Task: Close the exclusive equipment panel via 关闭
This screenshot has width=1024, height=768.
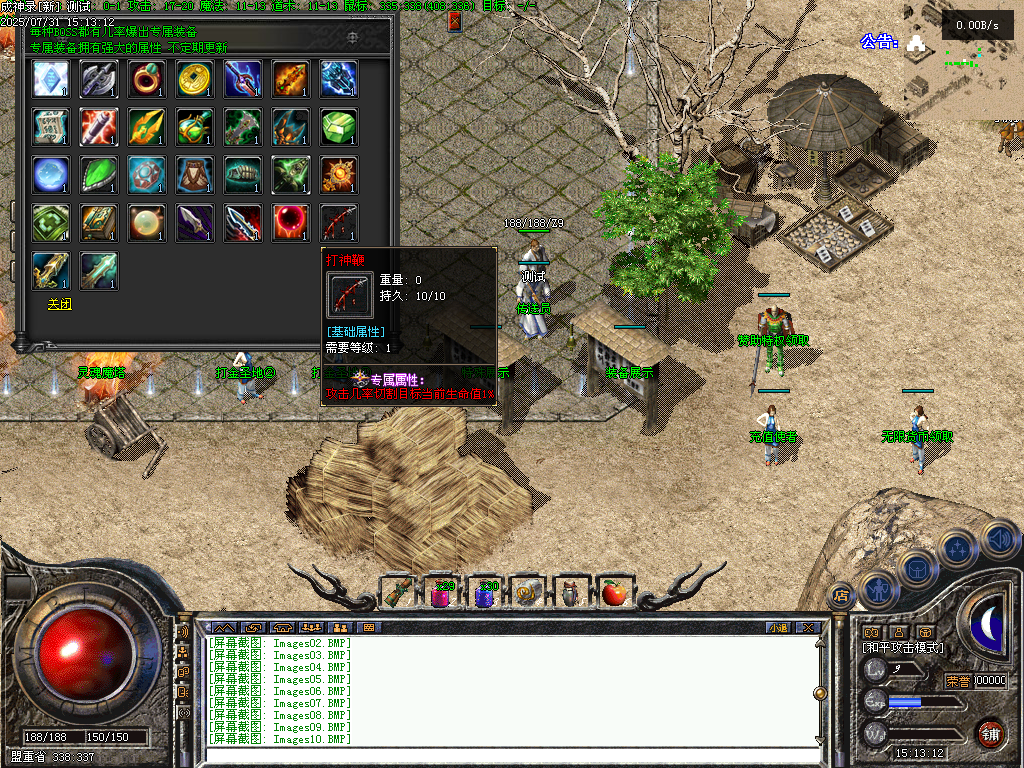Action: pyautogui.click(x=59, y=303)
